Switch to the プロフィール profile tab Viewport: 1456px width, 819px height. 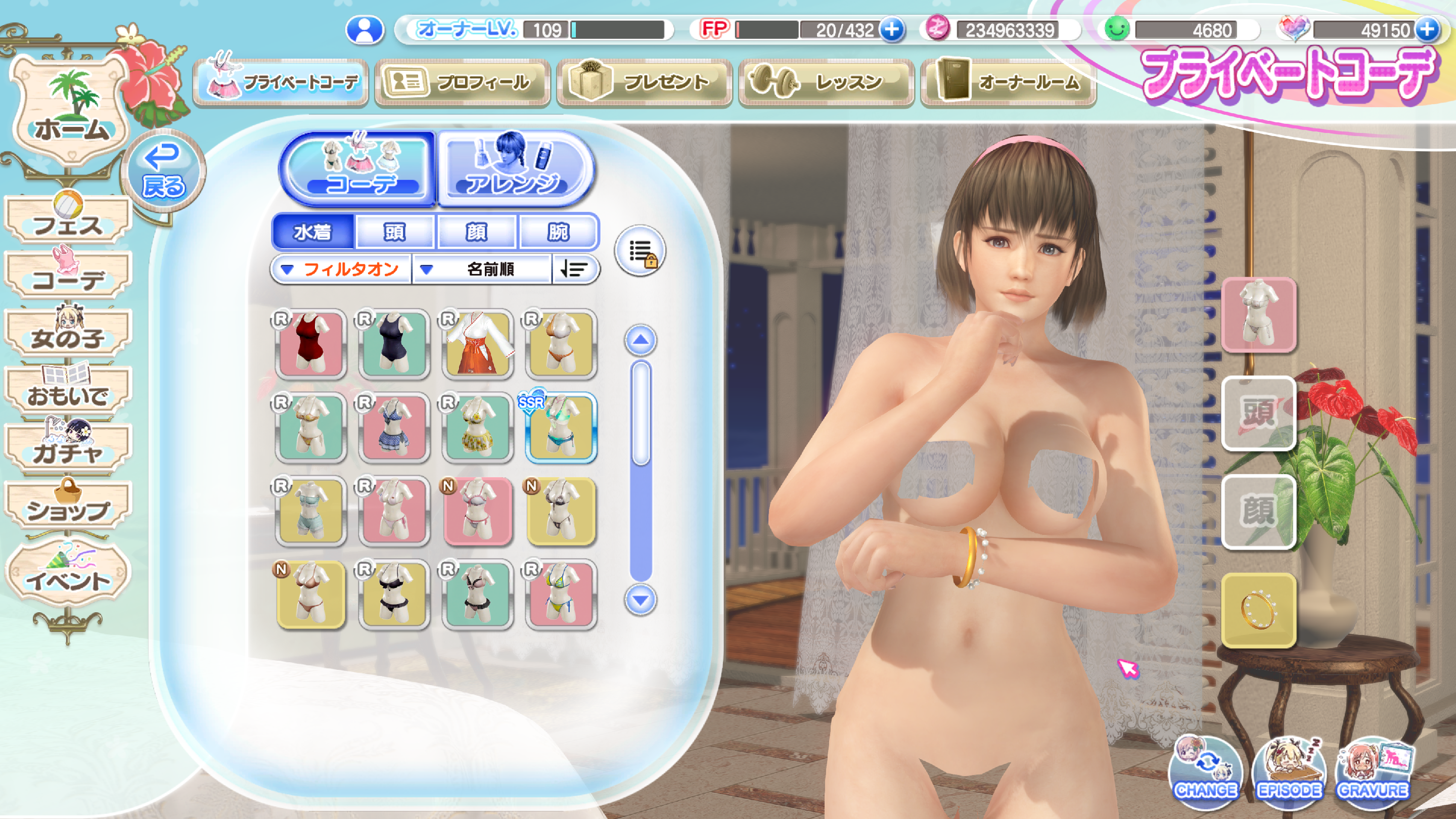[x=463, y=82]
